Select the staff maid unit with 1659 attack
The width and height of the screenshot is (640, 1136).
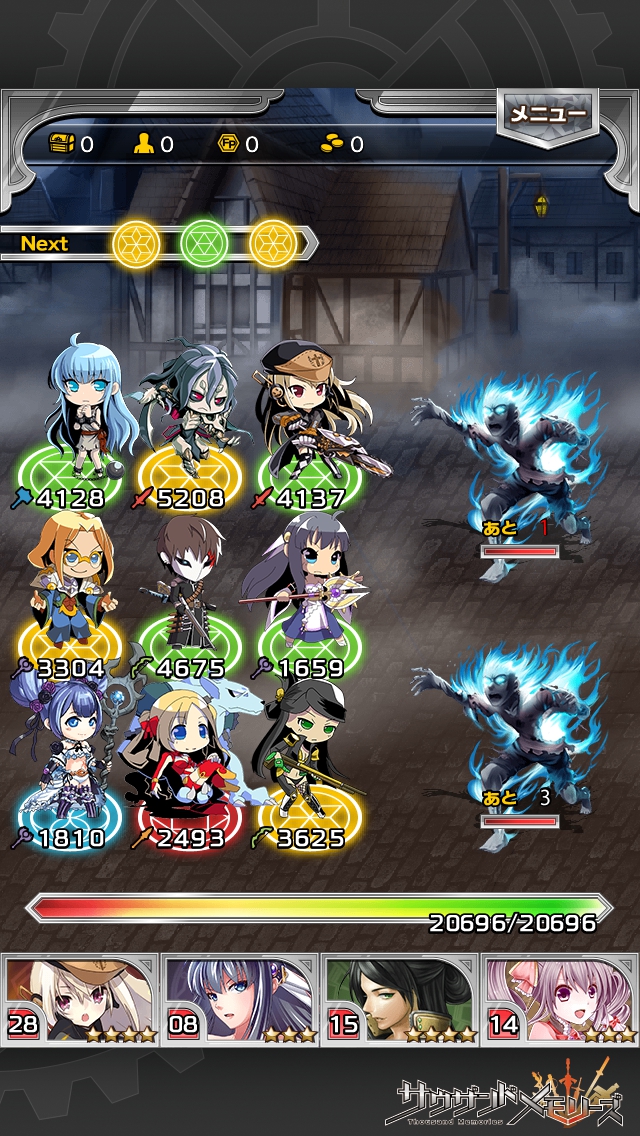(x=305, y=585)
